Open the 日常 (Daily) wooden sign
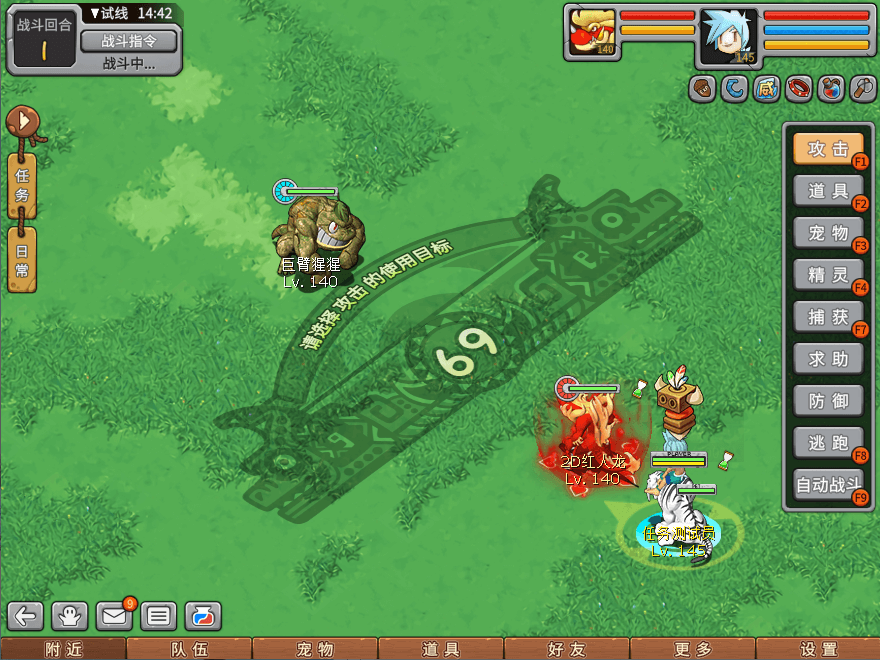 point(22,259)
